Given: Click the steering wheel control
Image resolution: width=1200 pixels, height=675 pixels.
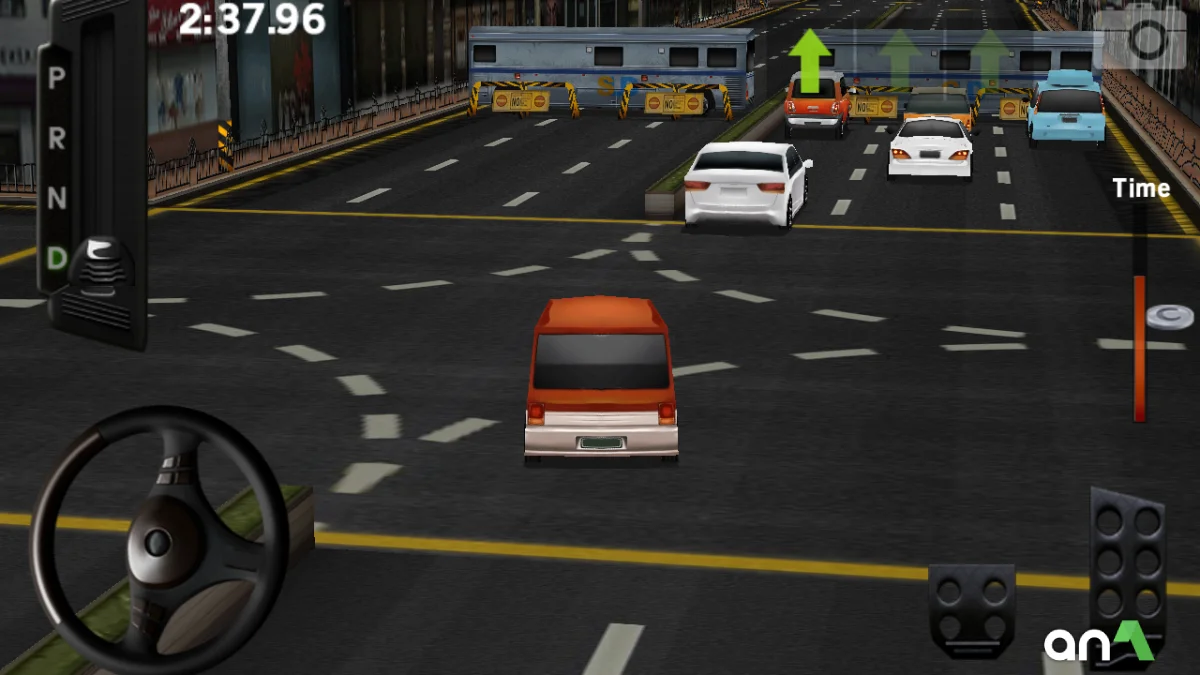Looking at the screenshot, I should tap(158, 541).
